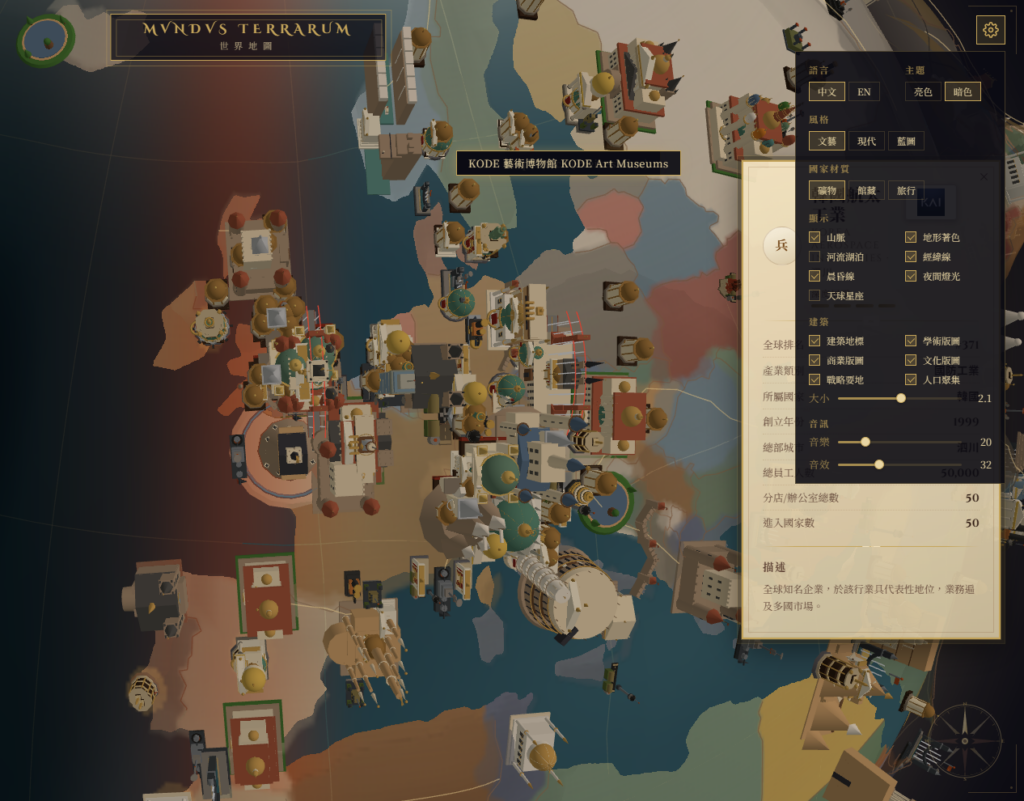
Task: Select the 藍圖 style option
Action: tap(905, 141)
